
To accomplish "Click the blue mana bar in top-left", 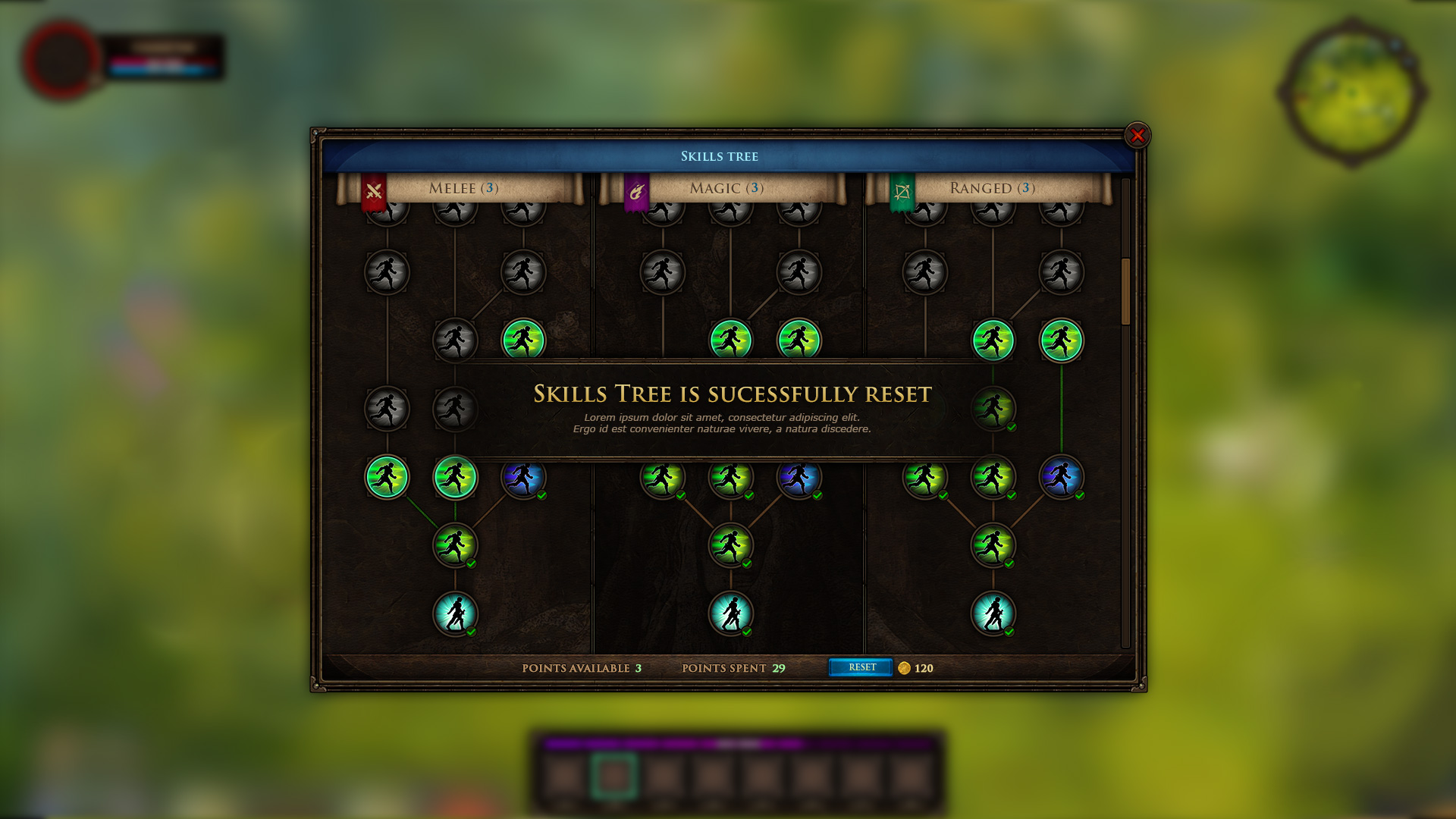I will [162, 72].
